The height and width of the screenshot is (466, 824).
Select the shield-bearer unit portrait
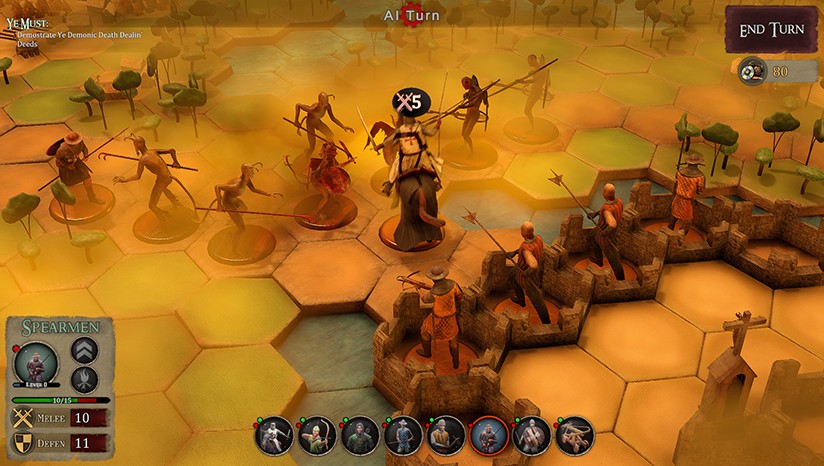tap(532, 436)
